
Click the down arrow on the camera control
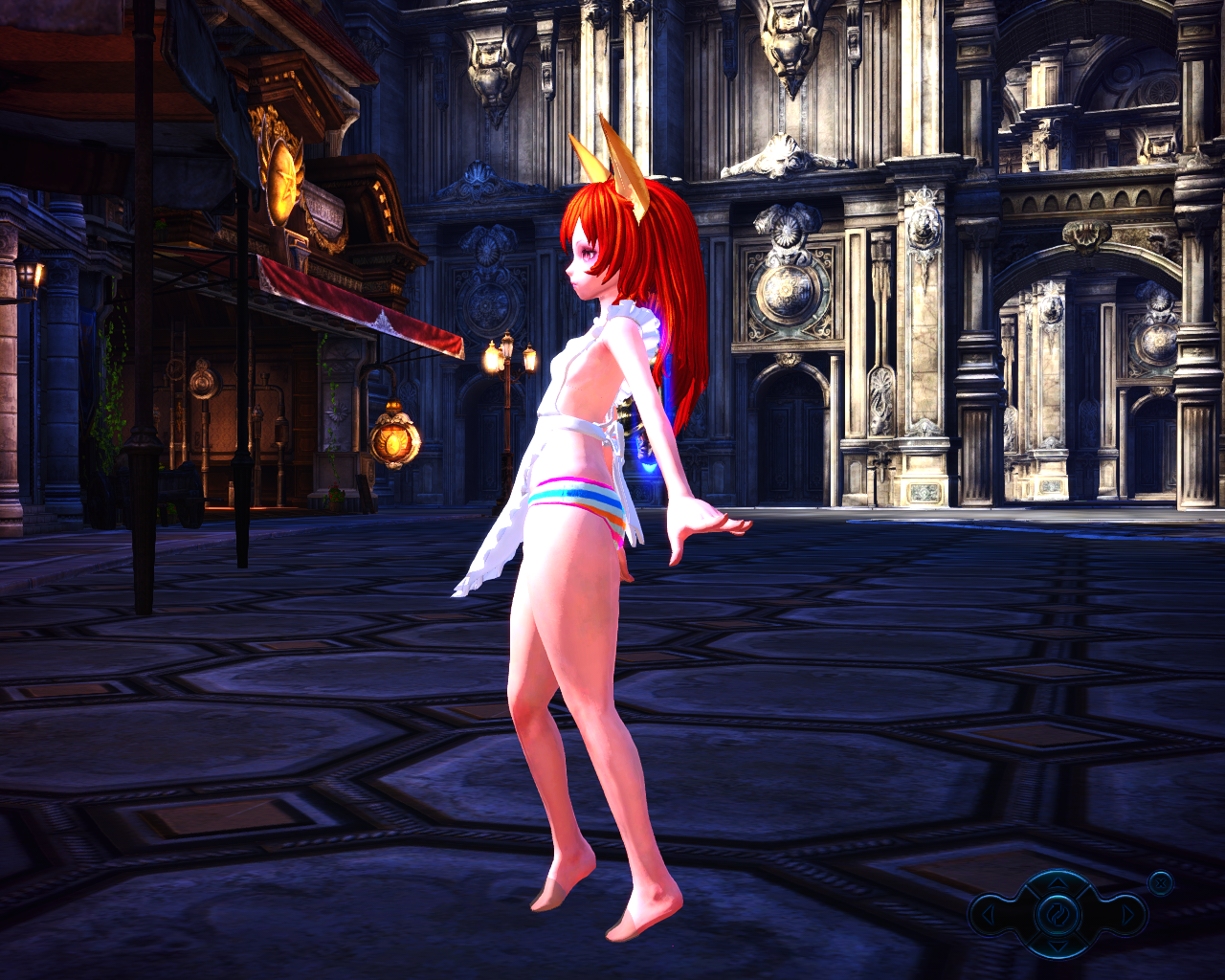click(1057, 947)
